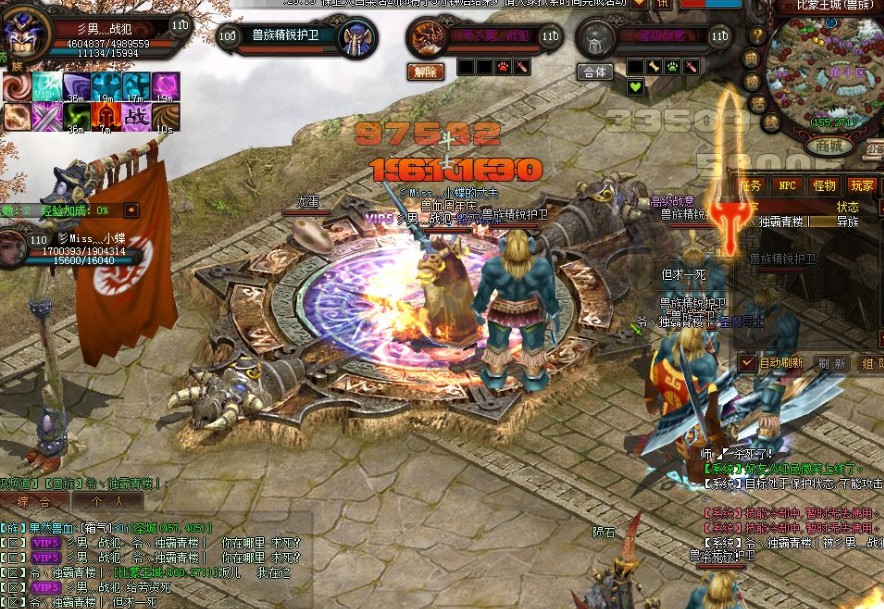This screenshot has height=609, width=884.
Task: Switch to the NPC tab
Action: 788,185
